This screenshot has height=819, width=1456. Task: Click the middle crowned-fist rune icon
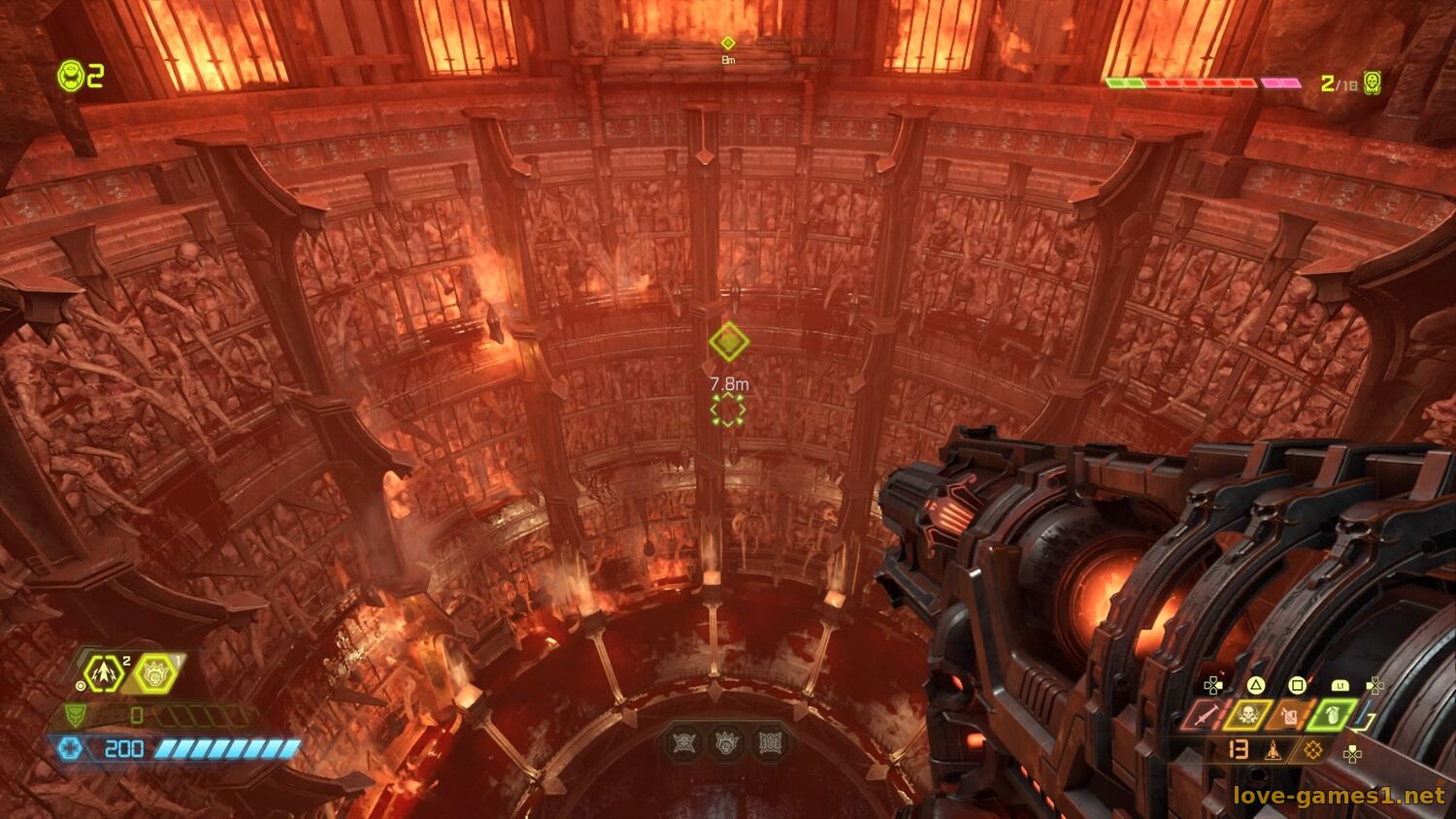point(728,743)
